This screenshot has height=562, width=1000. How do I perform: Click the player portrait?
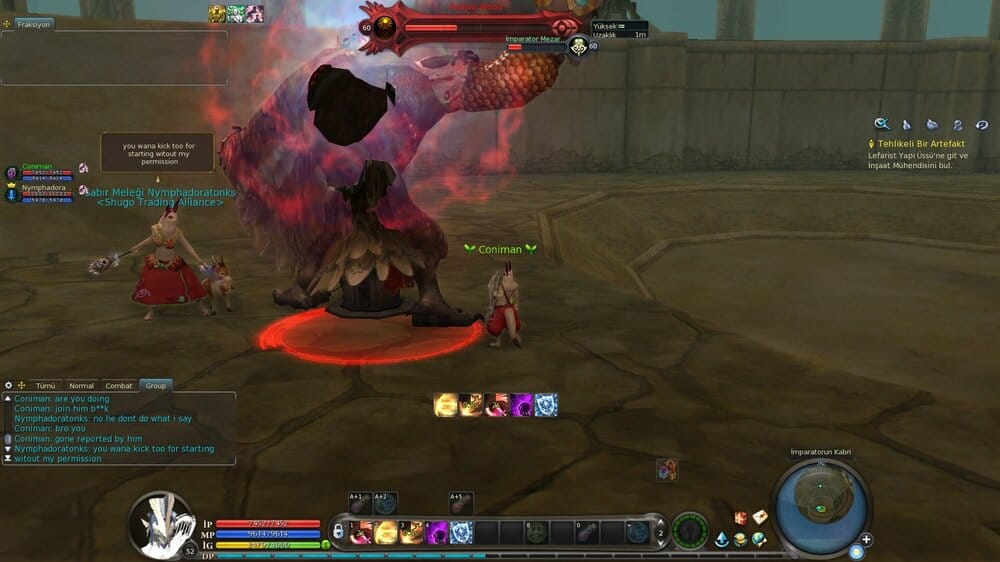tap(162, 522)
